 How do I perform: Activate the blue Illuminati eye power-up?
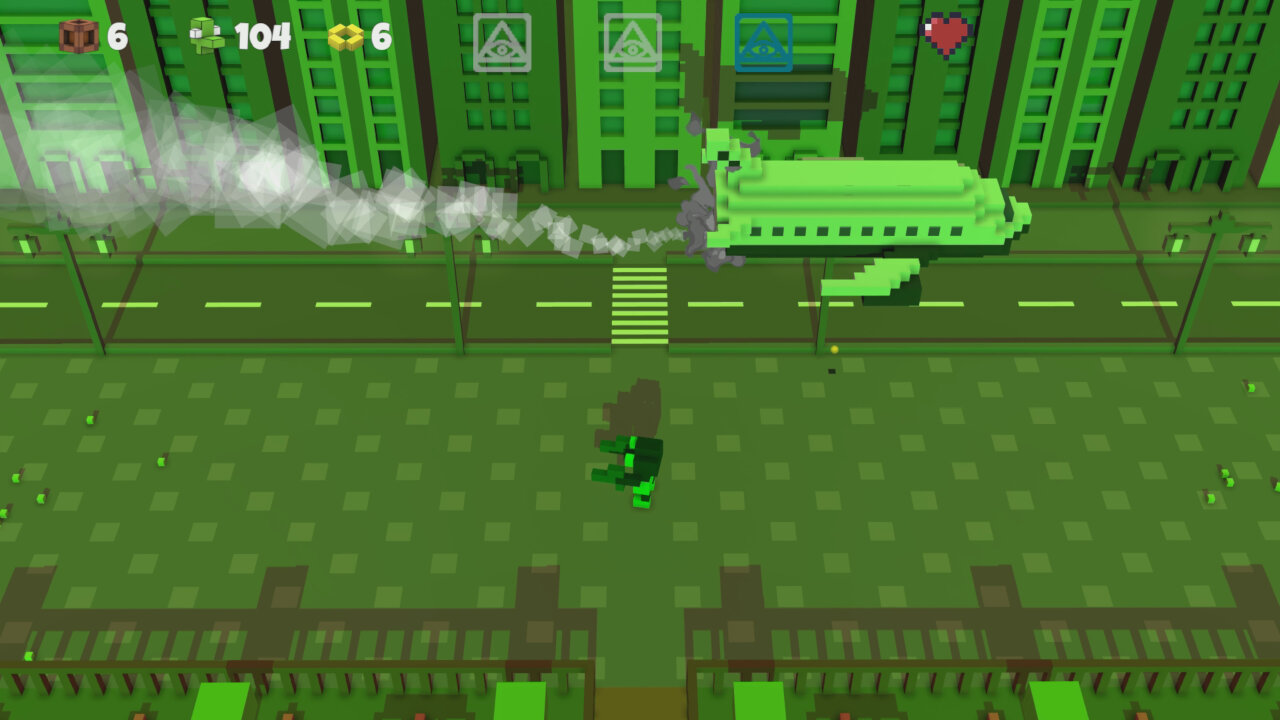(x=762, y=43)
